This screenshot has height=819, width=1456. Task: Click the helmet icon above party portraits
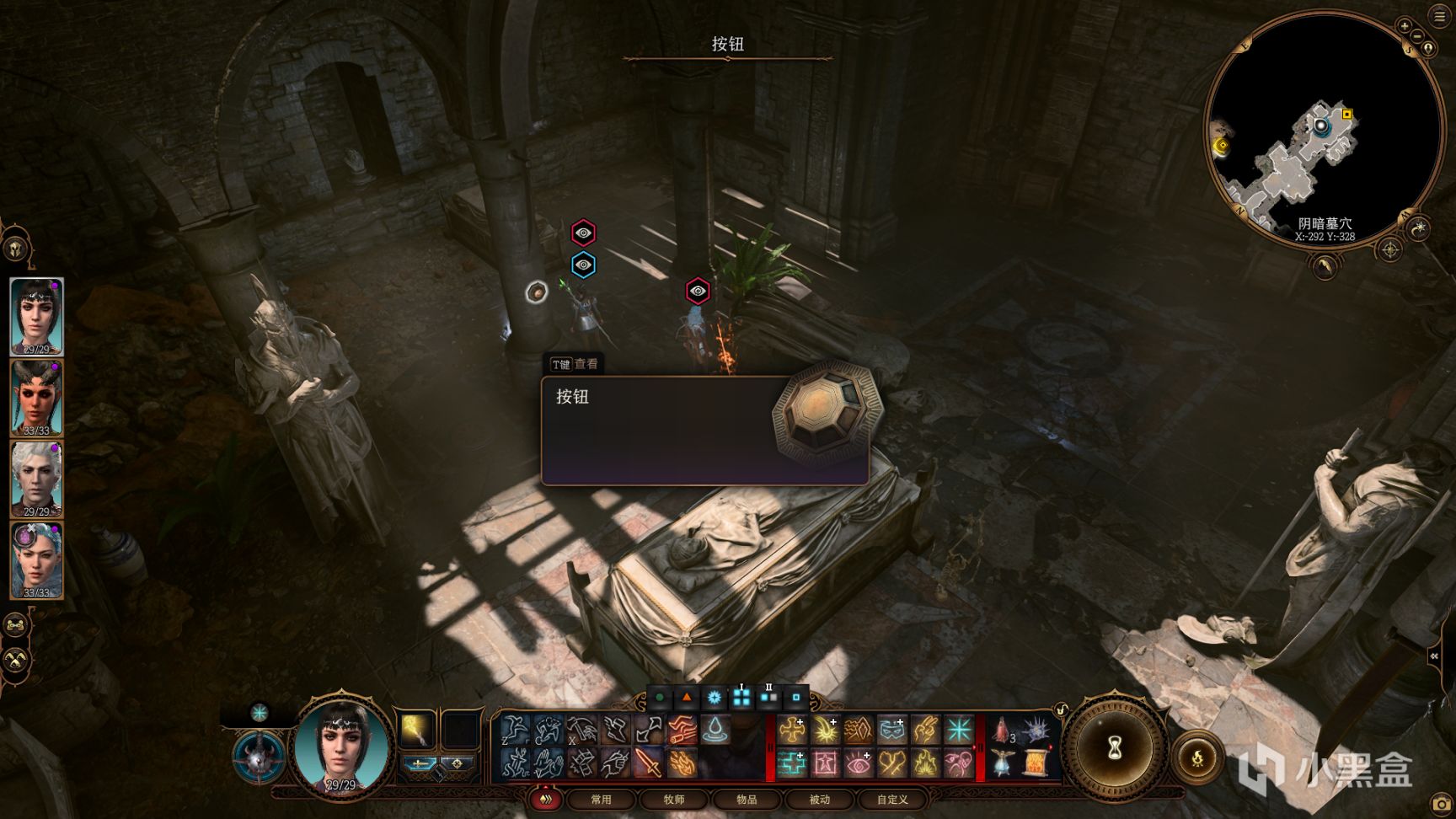15,249
